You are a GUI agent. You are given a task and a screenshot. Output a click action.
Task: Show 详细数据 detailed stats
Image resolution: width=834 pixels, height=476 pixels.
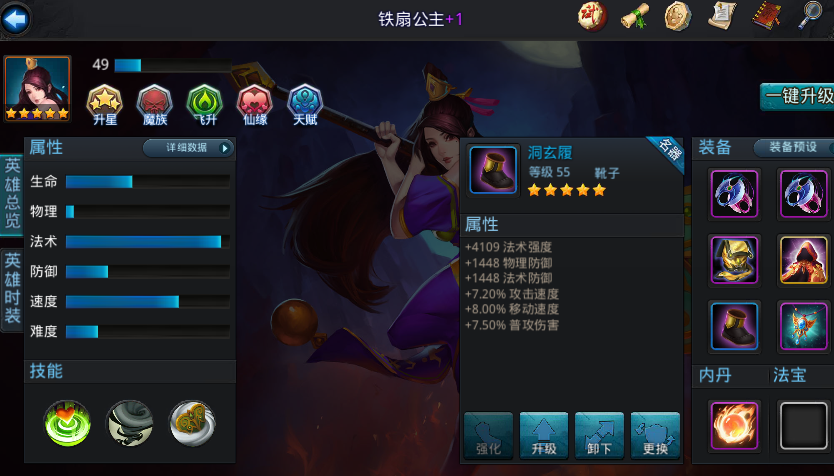pyautogui.click(x=187, y=148)
